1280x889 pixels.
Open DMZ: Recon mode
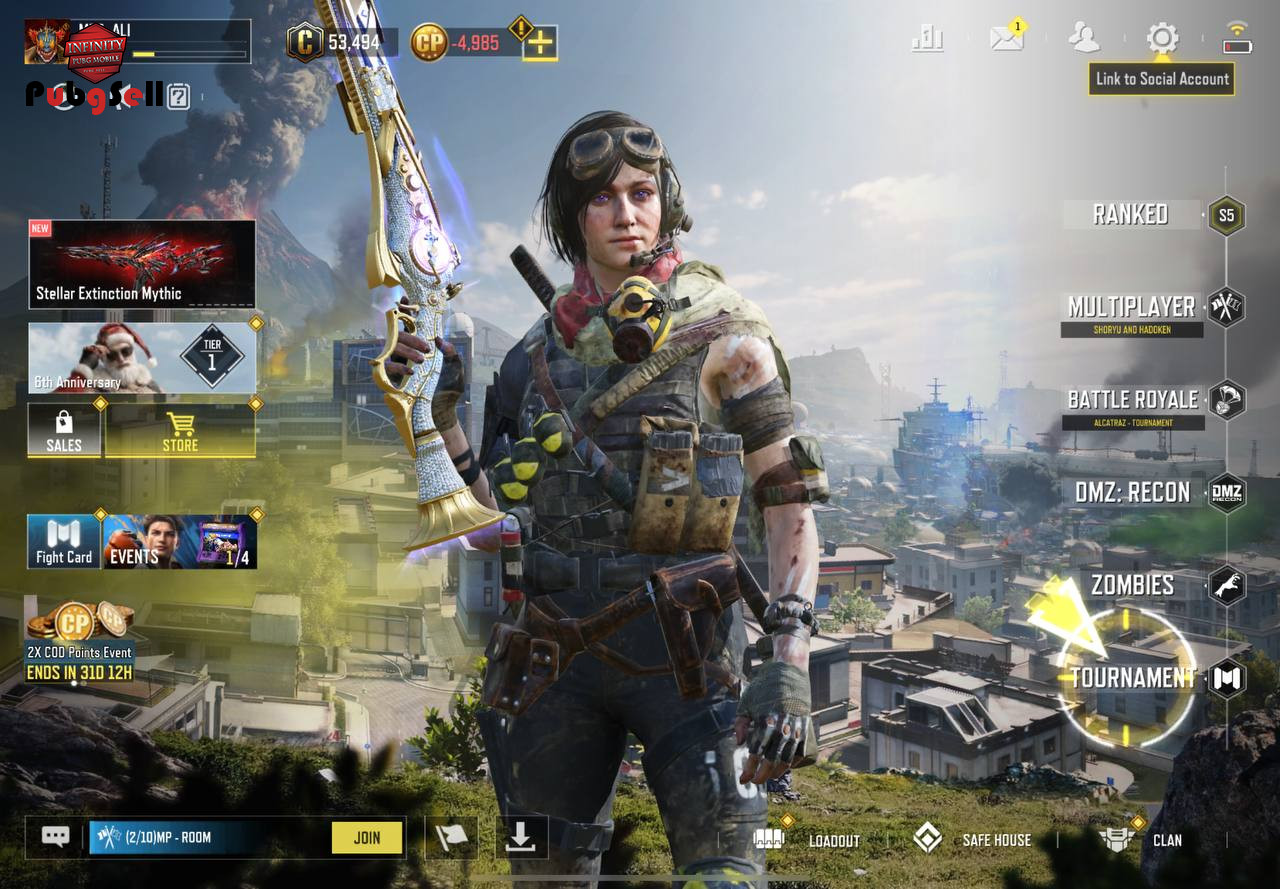click(1132, 492)
